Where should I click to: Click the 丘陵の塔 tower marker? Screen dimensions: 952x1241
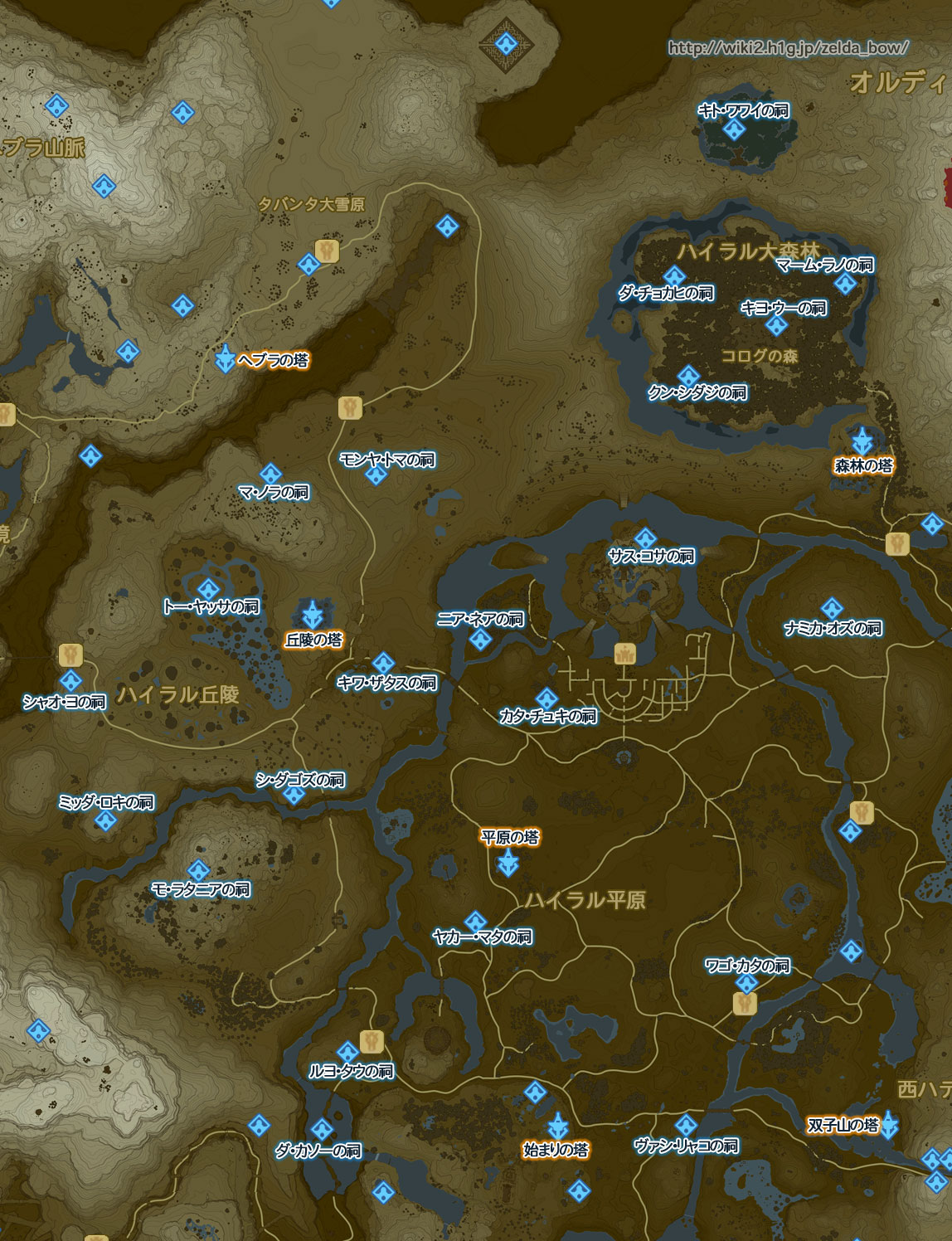pyautogui.click(x=313, y=615)
